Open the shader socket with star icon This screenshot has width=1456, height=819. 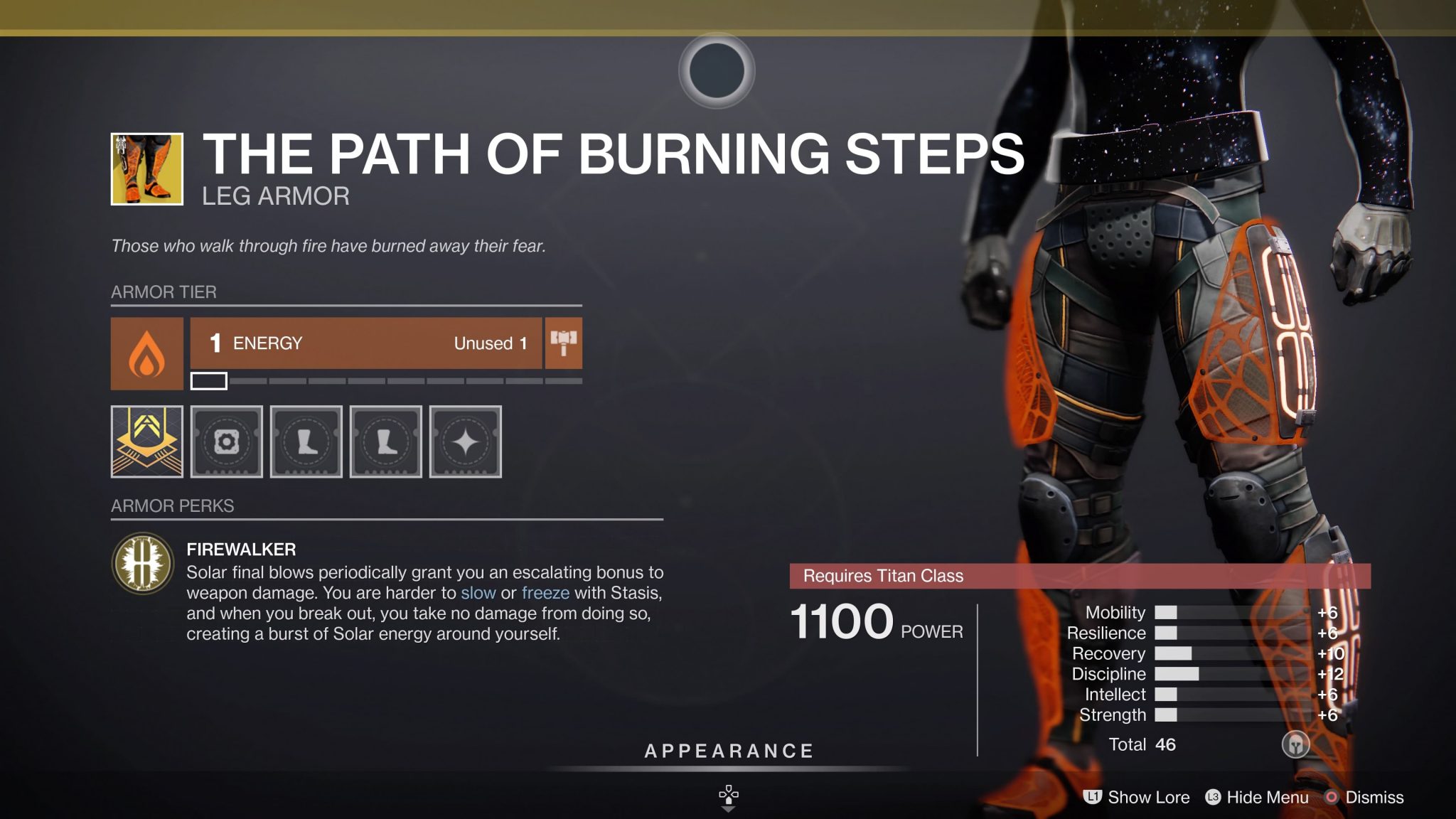465,442
